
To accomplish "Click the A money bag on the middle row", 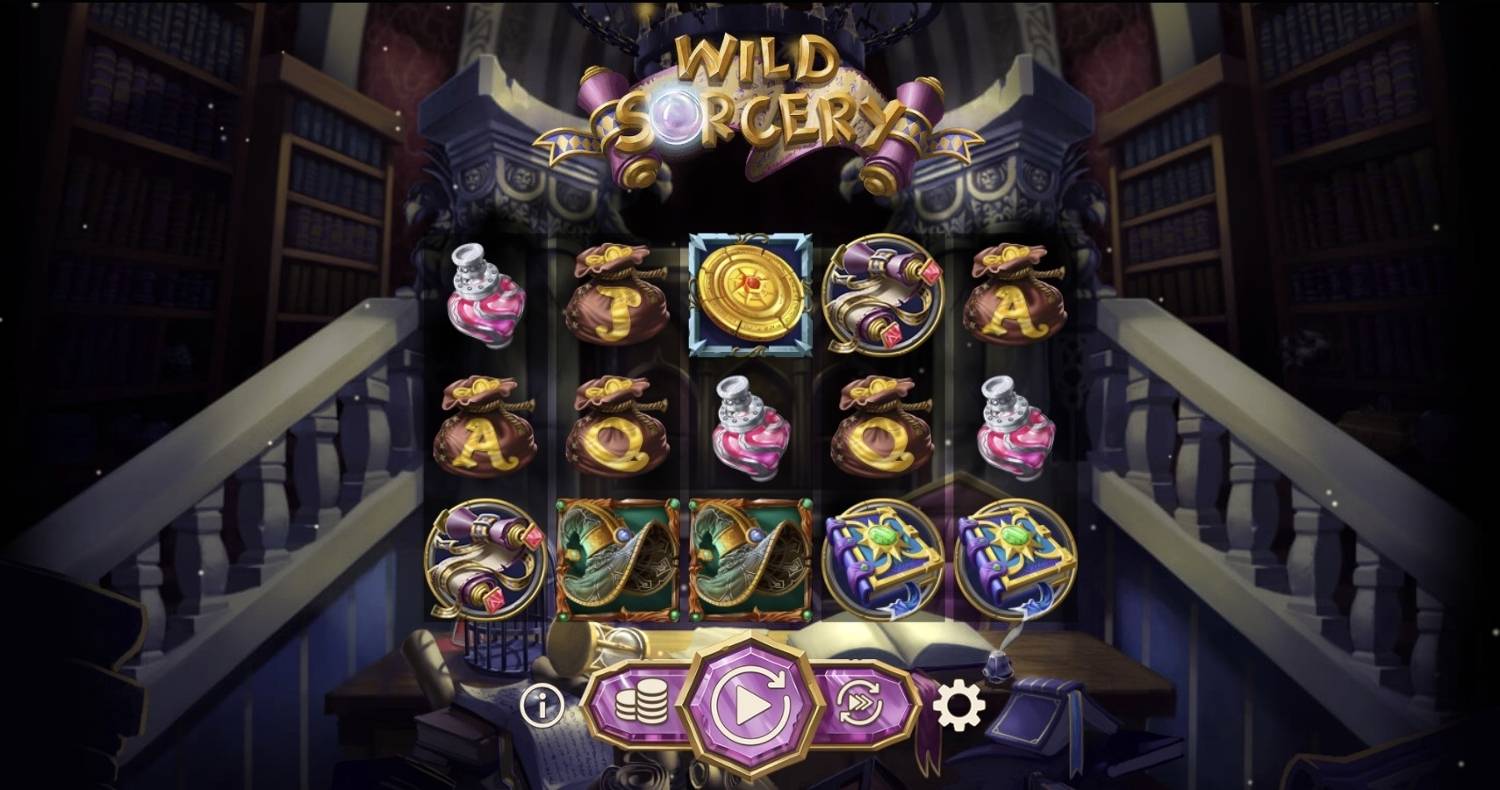I will point(485,432).
